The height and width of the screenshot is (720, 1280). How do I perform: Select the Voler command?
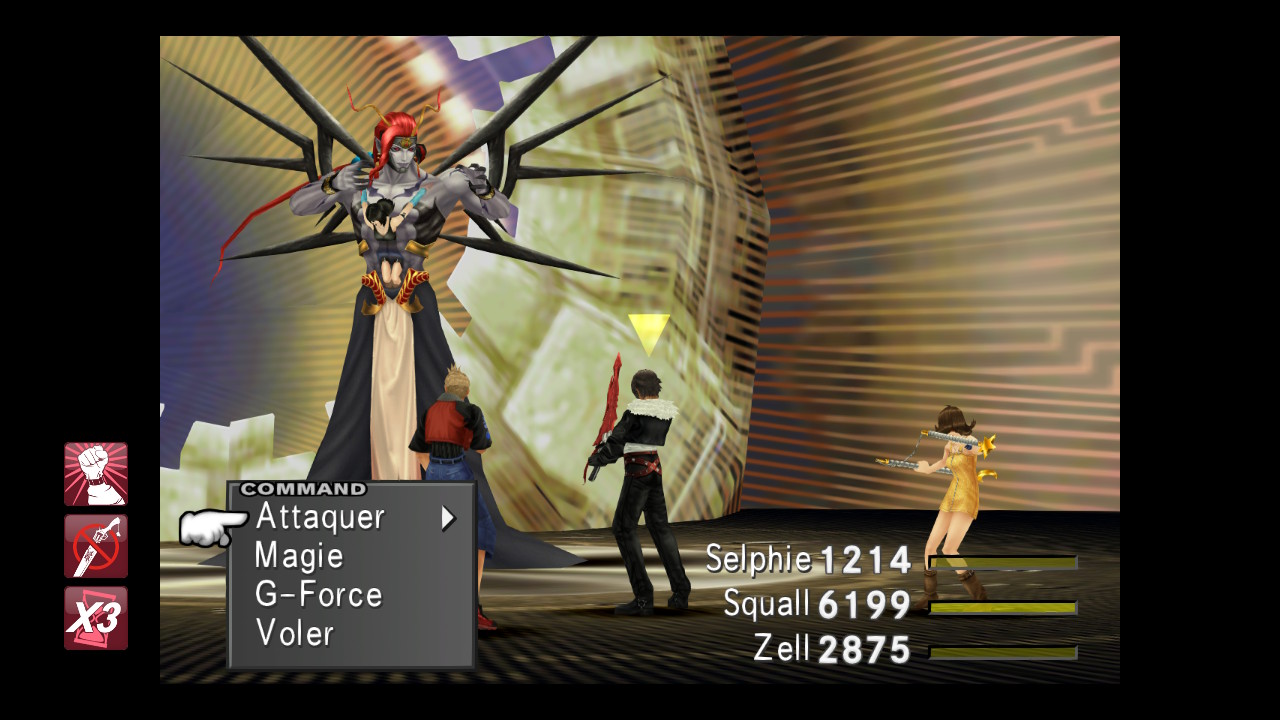294,633
